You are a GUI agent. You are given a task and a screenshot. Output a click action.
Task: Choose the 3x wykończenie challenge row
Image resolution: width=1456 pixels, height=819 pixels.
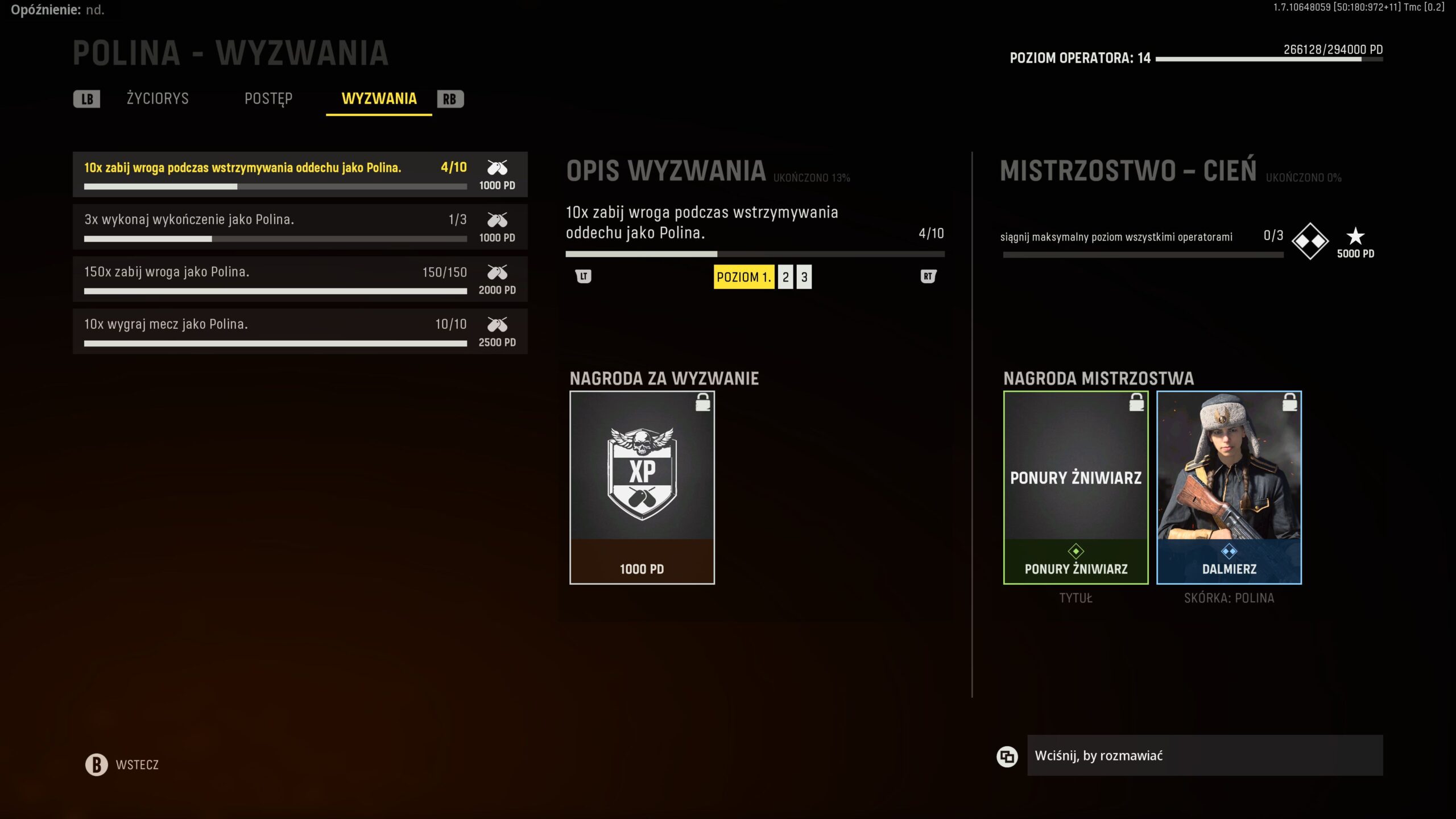click(300, 226)
